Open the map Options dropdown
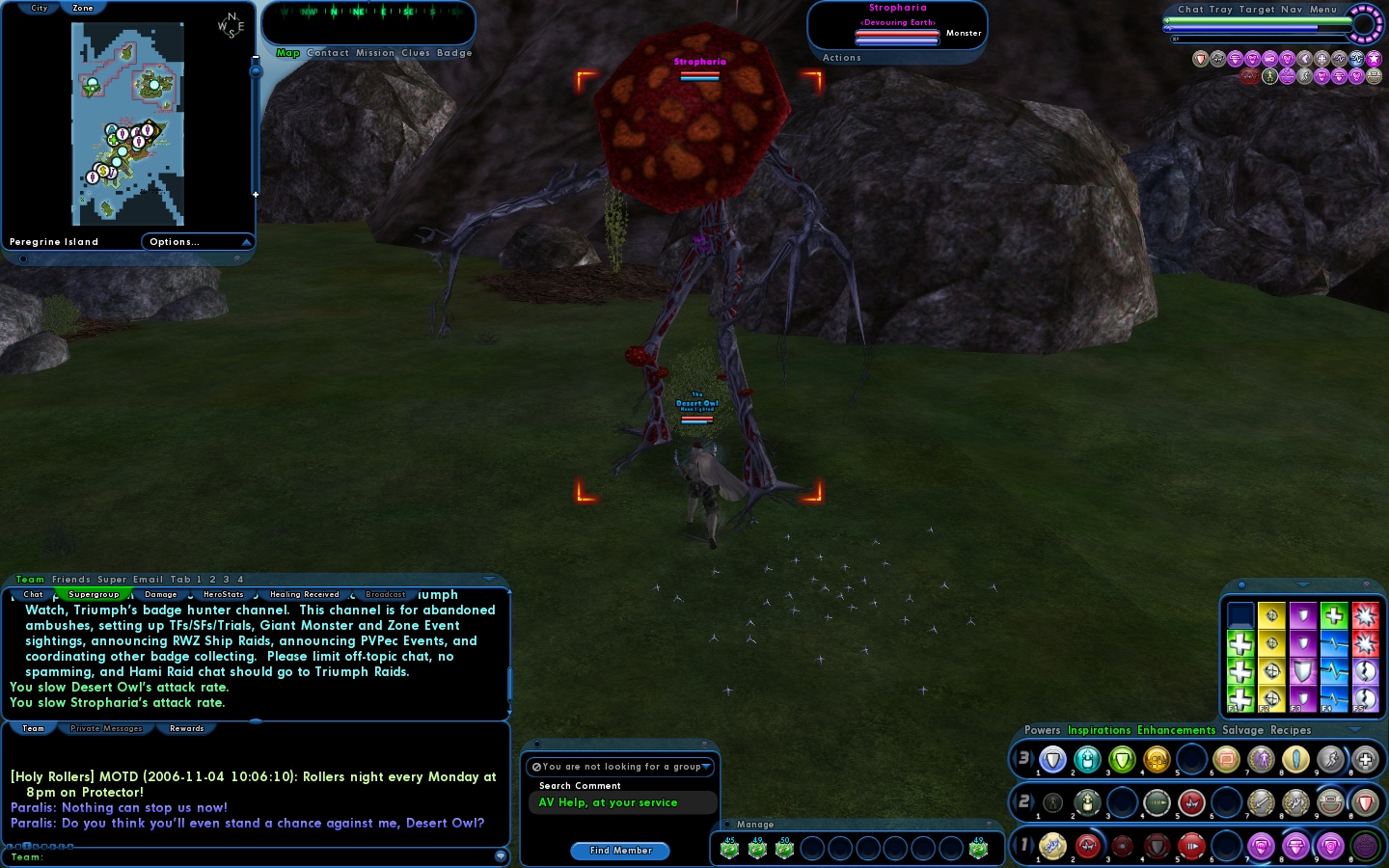Screen dimensions: 1389x868 198,242
